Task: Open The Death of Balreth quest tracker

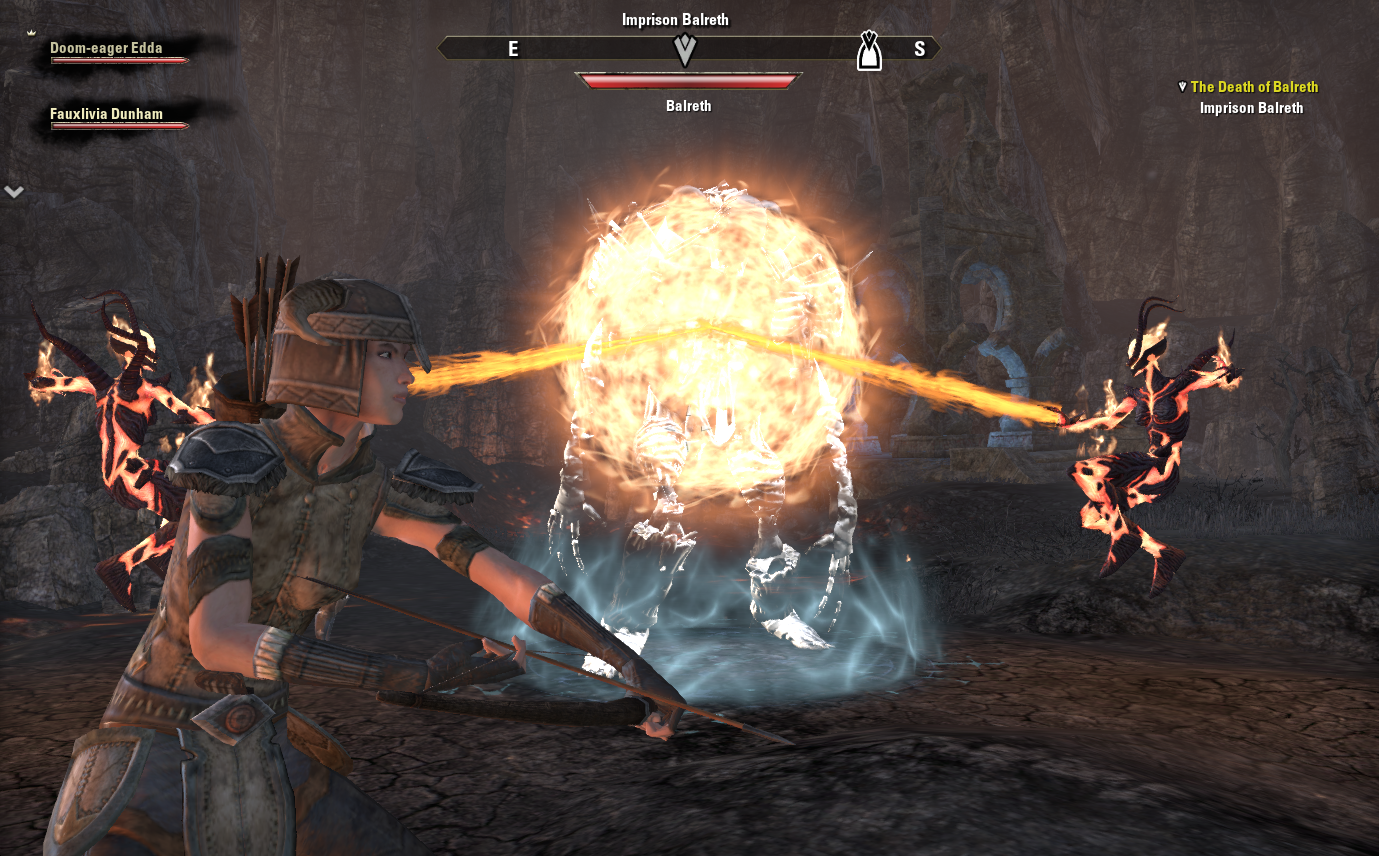Action: tap(1254, 87)
